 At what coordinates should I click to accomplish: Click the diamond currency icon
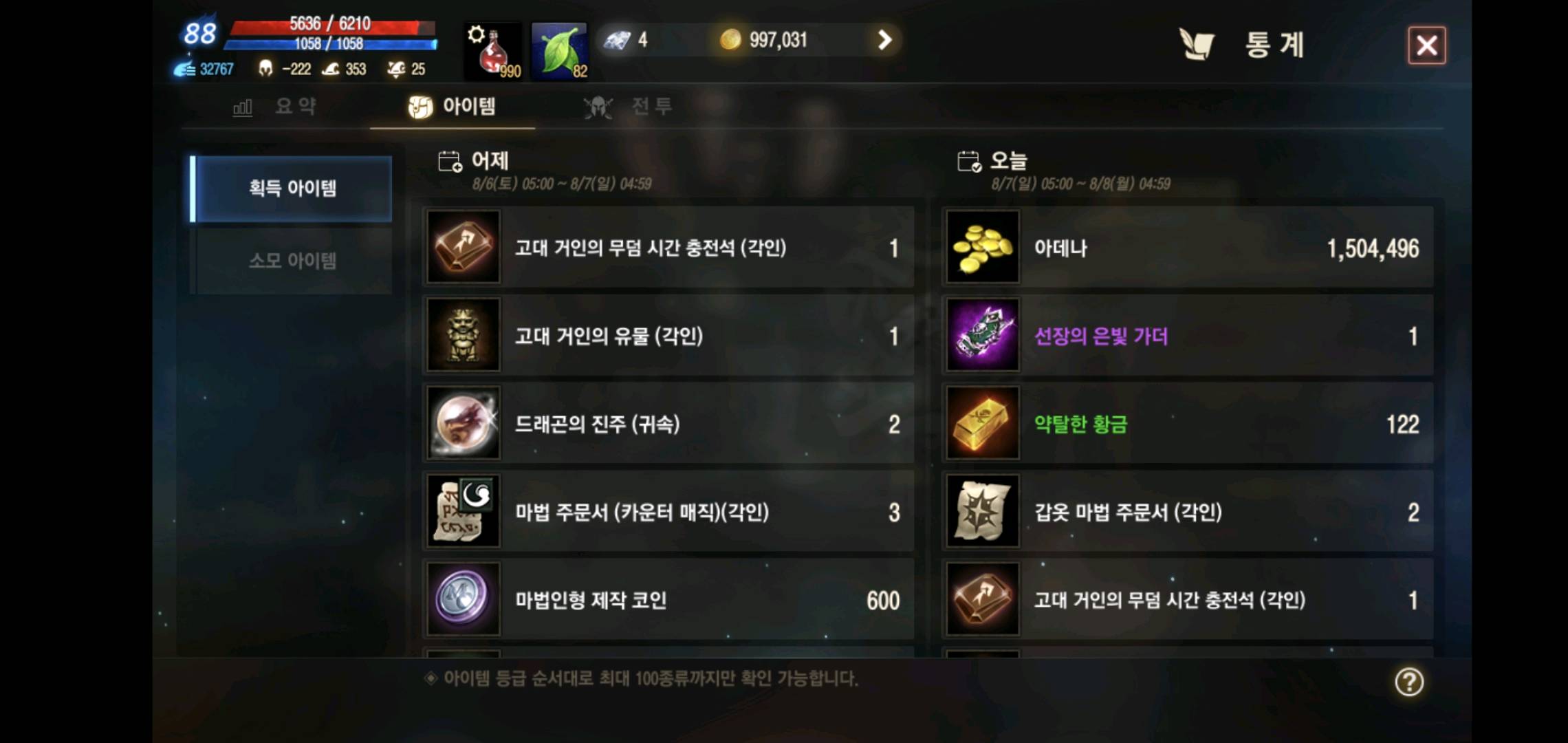[x=618, y=40]
